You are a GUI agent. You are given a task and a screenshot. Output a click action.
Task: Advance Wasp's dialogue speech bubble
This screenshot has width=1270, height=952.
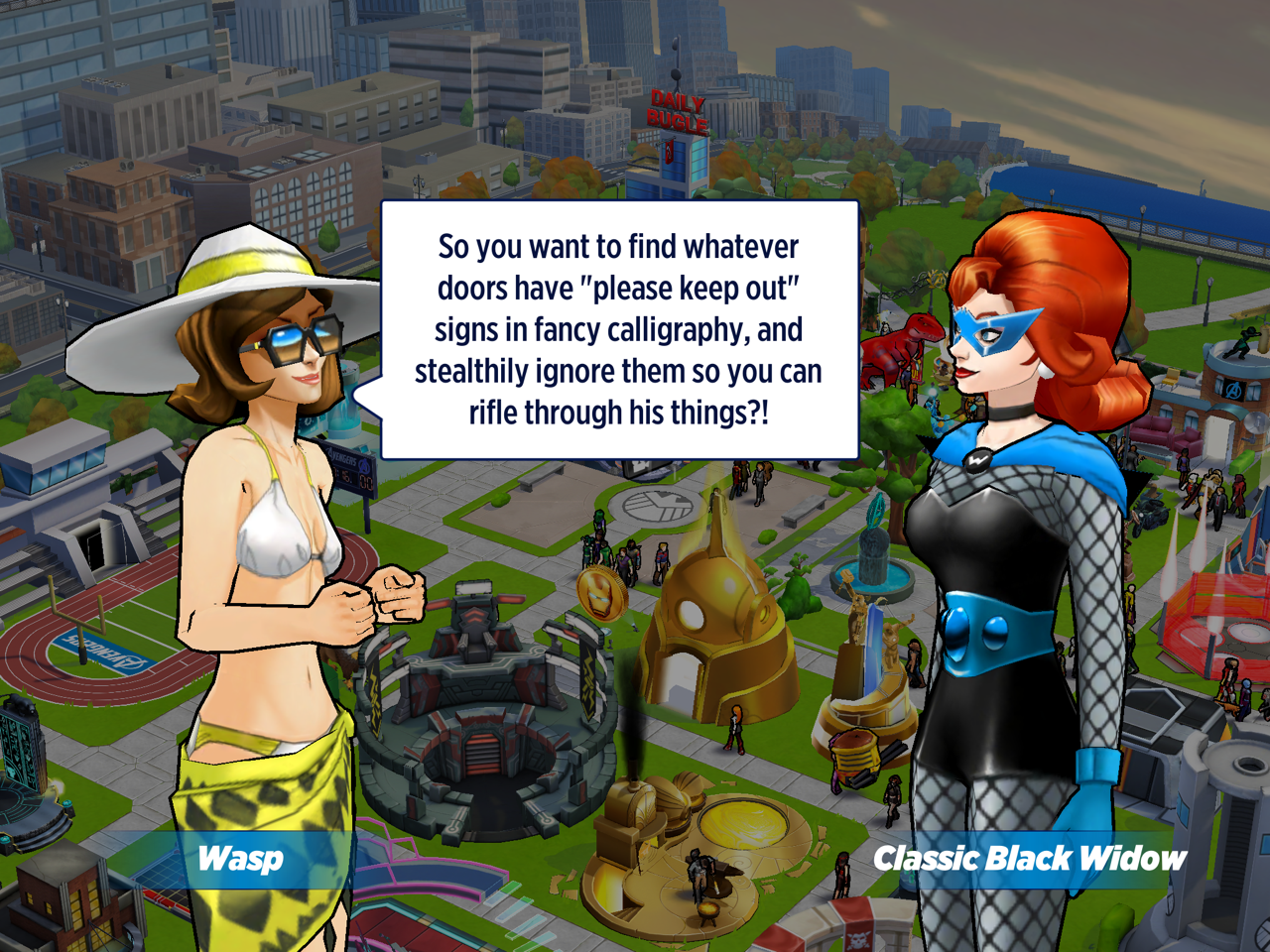point(619,330)
